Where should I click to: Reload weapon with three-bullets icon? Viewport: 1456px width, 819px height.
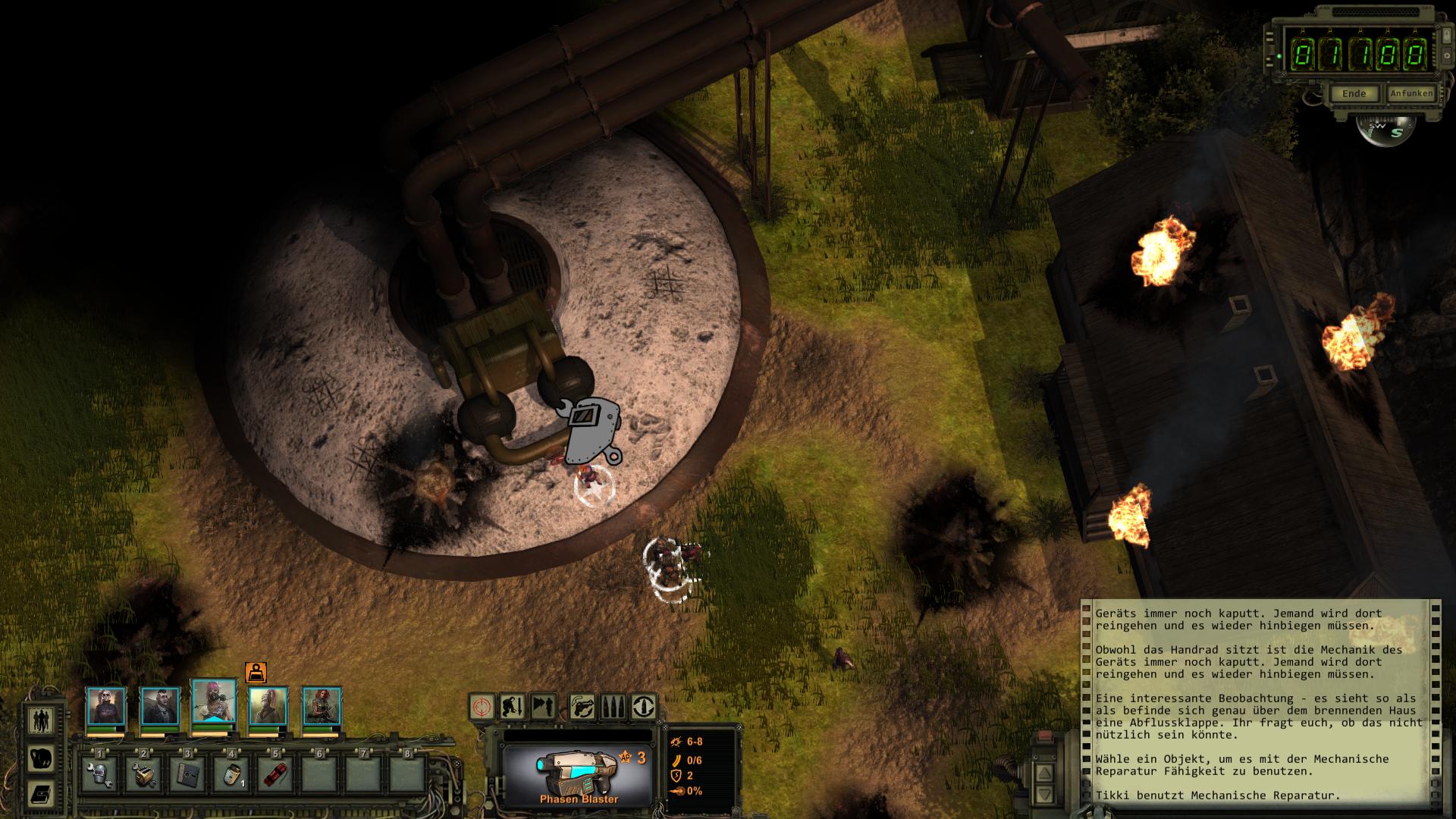click(613, 707)
